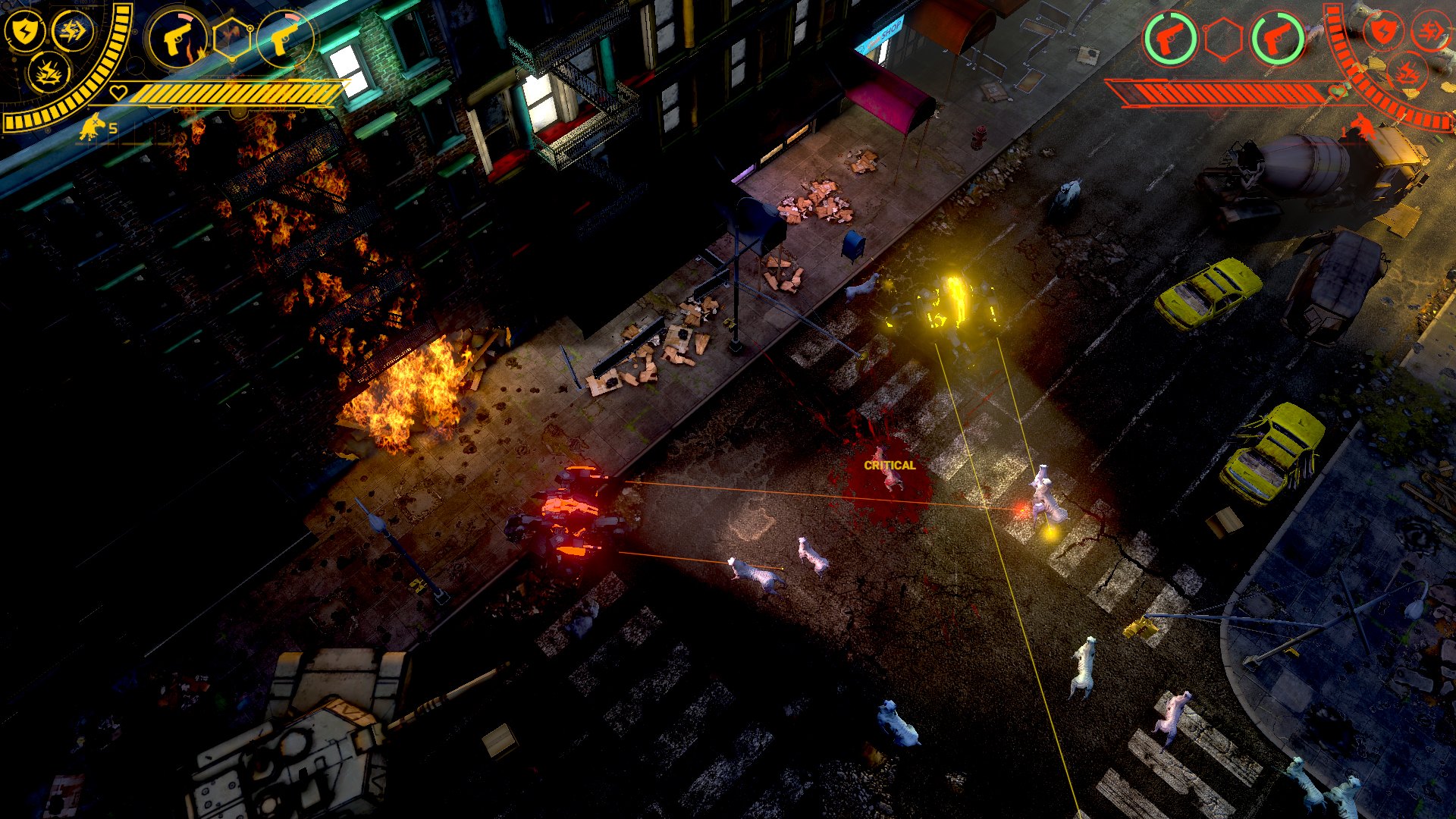Click the red health bar in right HUD
Image resolution: width=1456 pixels, height=819 pixels.
click(1220, 93)
